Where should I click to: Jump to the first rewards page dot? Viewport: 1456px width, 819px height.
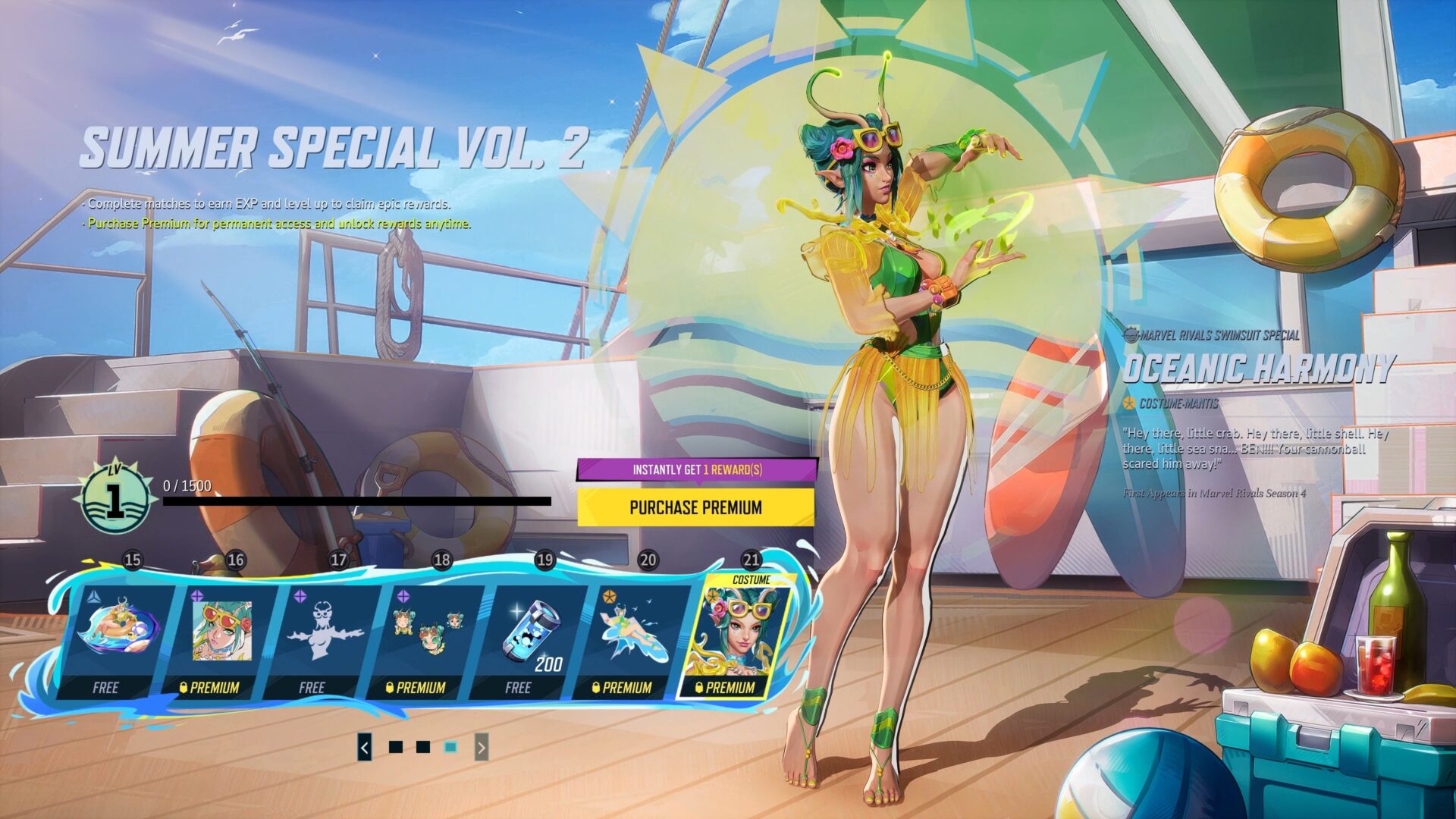tap(395, 748)
